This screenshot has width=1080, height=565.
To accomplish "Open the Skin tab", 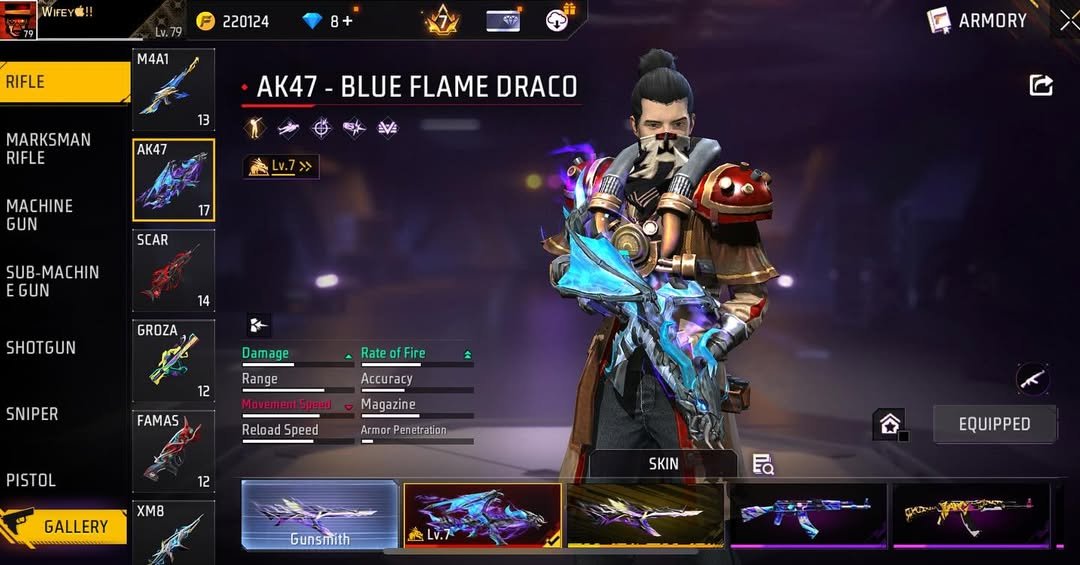I will point(663,463).
